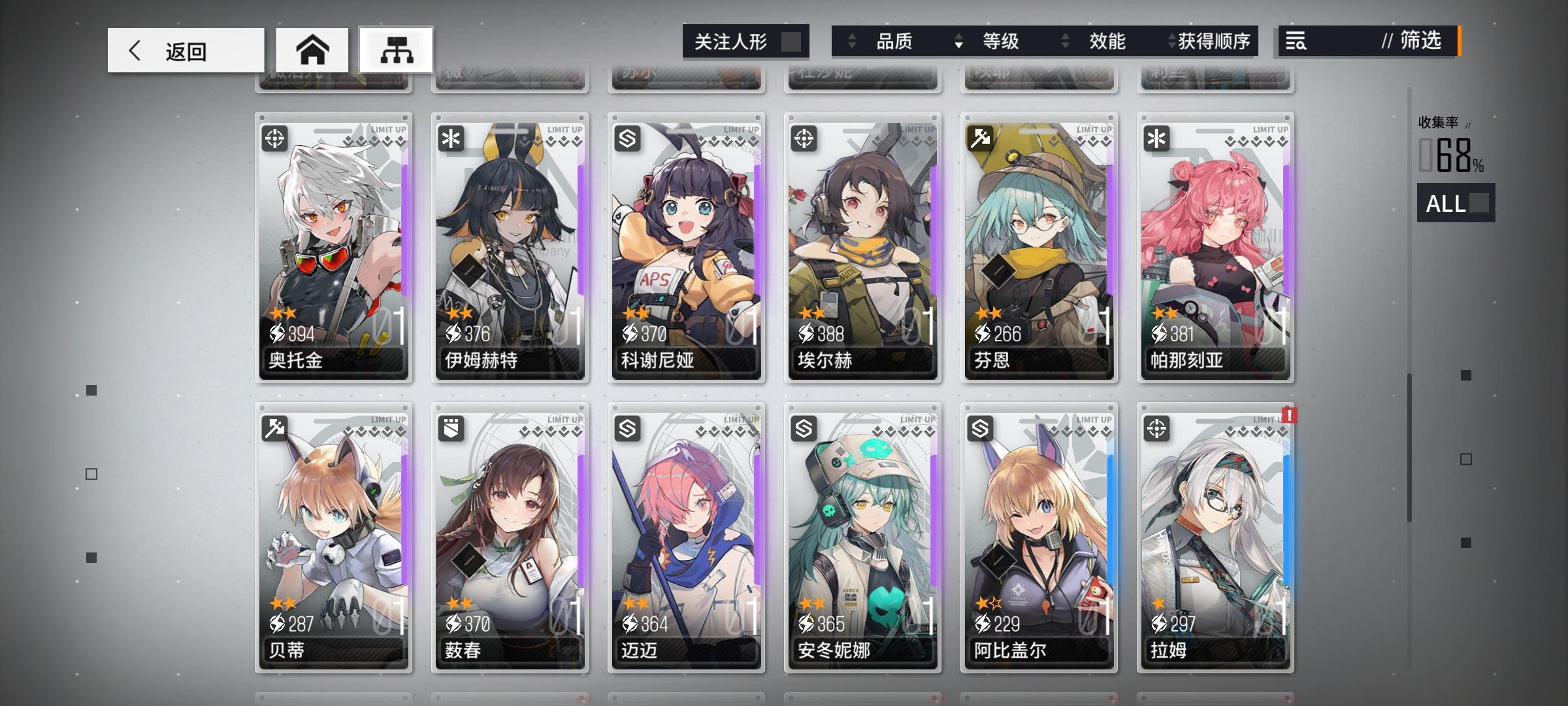Enable the 关注人形 checkbox
Image resolution: width=1568 pixels, height=706 pixels.
point(793,41)
